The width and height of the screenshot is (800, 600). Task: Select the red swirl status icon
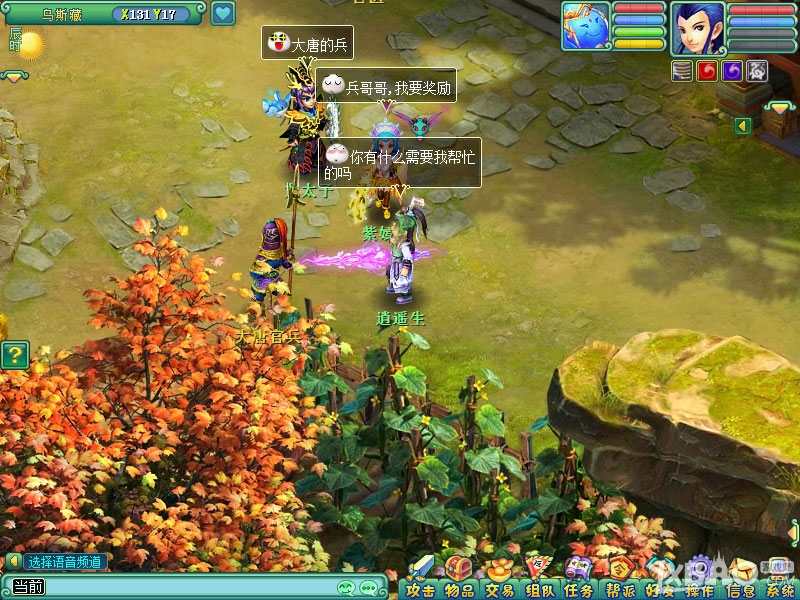coord(708,70)
